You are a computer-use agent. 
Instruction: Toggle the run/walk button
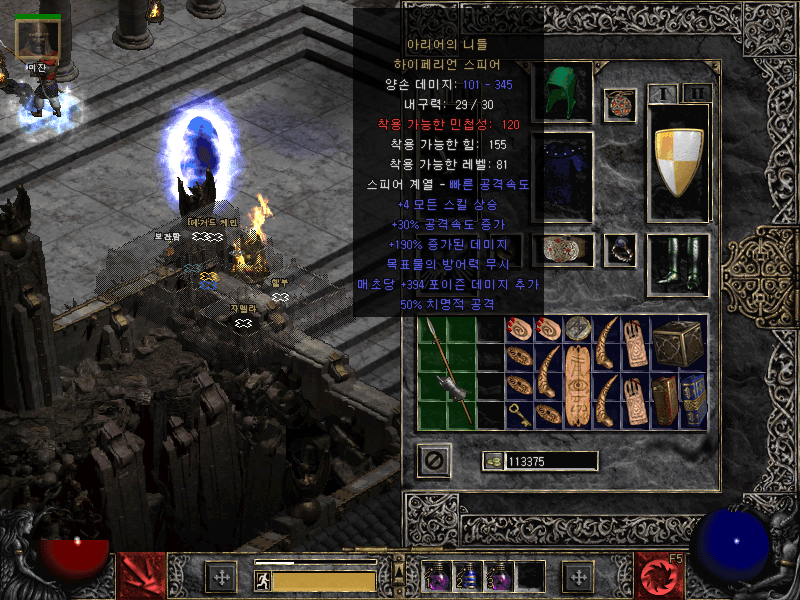[263, 580]
